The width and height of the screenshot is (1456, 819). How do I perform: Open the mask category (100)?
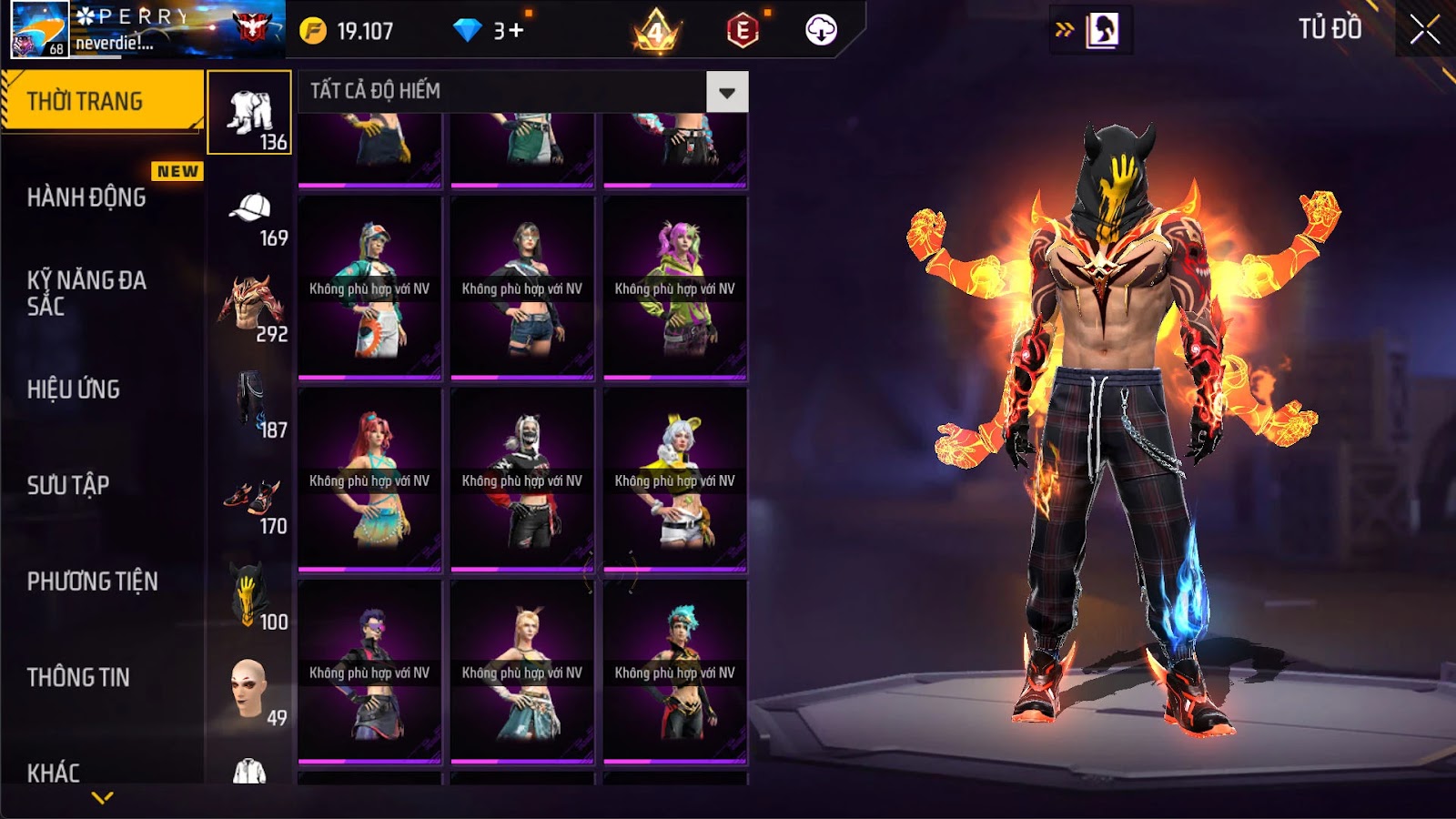click(249, 597)
